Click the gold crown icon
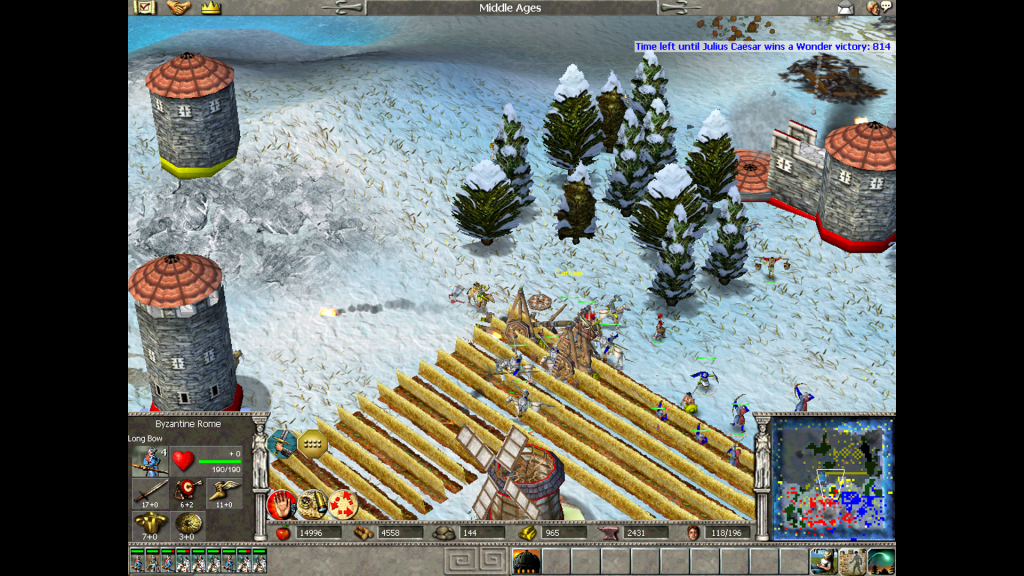This screenshot has width=1024, height=576. (210, 8)
